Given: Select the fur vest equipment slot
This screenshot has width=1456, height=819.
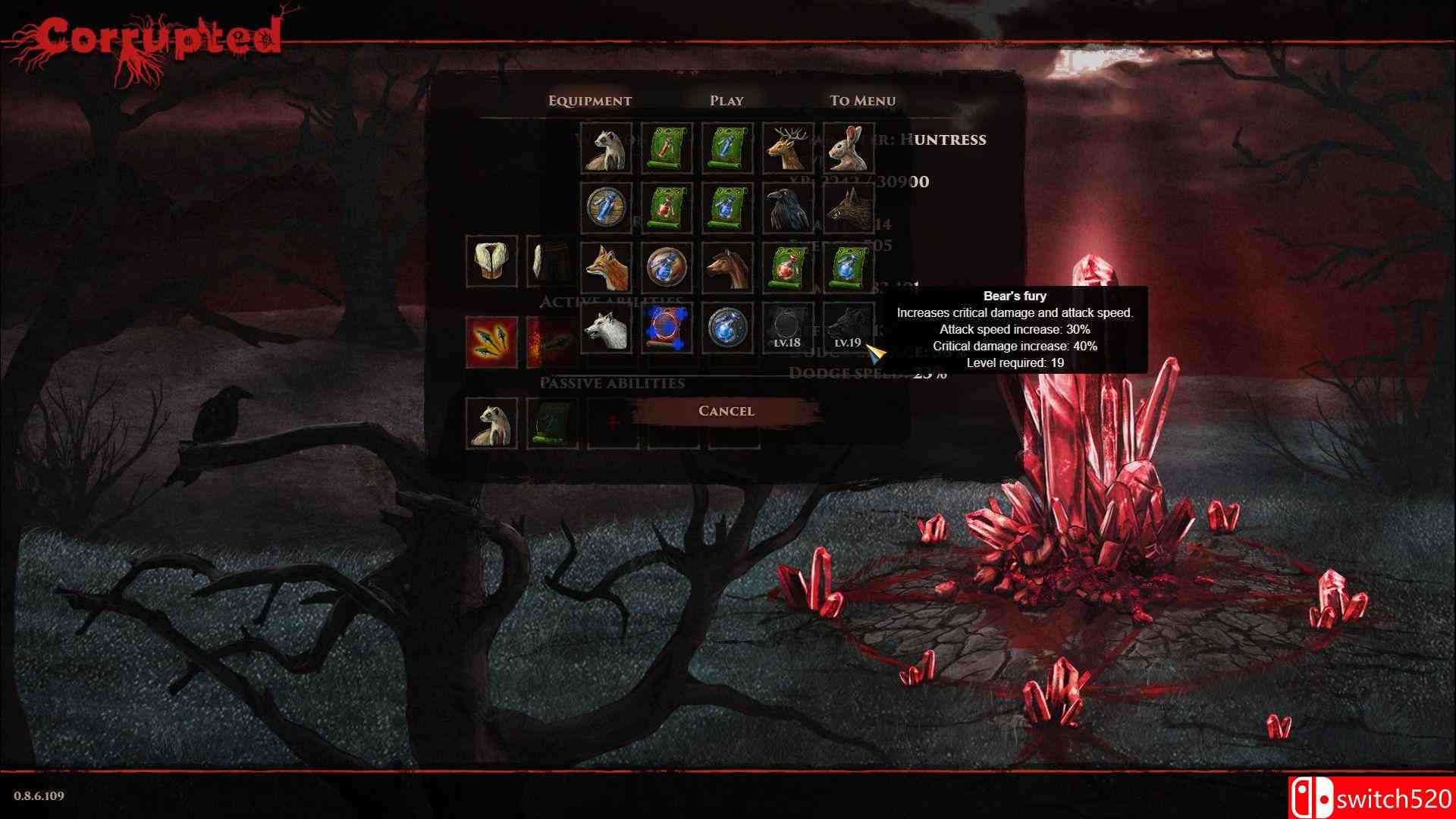Looking at the screenshot, I should click(491, 261).
